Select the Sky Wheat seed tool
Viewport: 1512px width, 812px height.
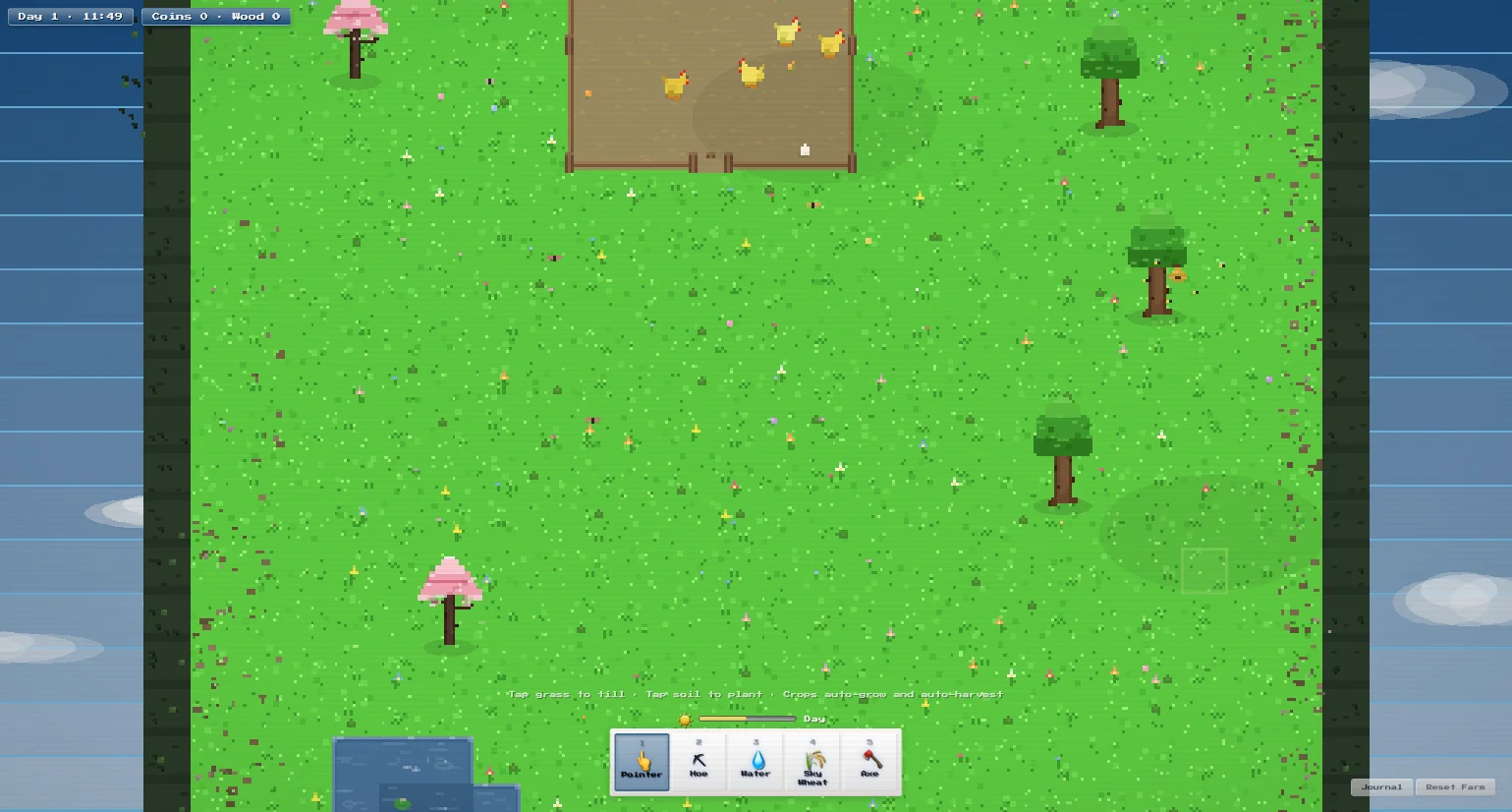coord(812,762)
